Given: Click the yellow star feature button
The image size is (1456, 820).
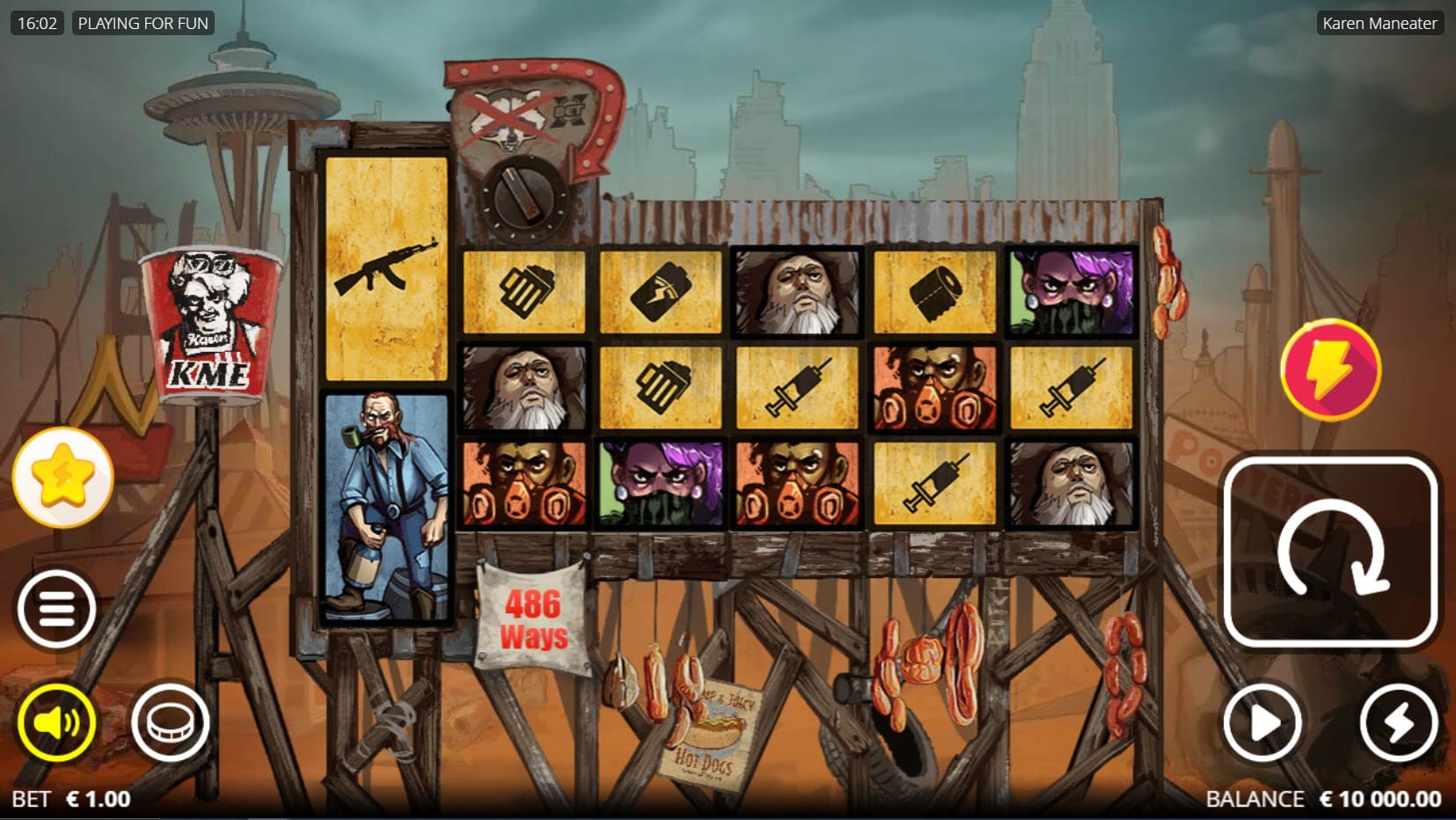Looking at the screenshot, I should point(63,477).
